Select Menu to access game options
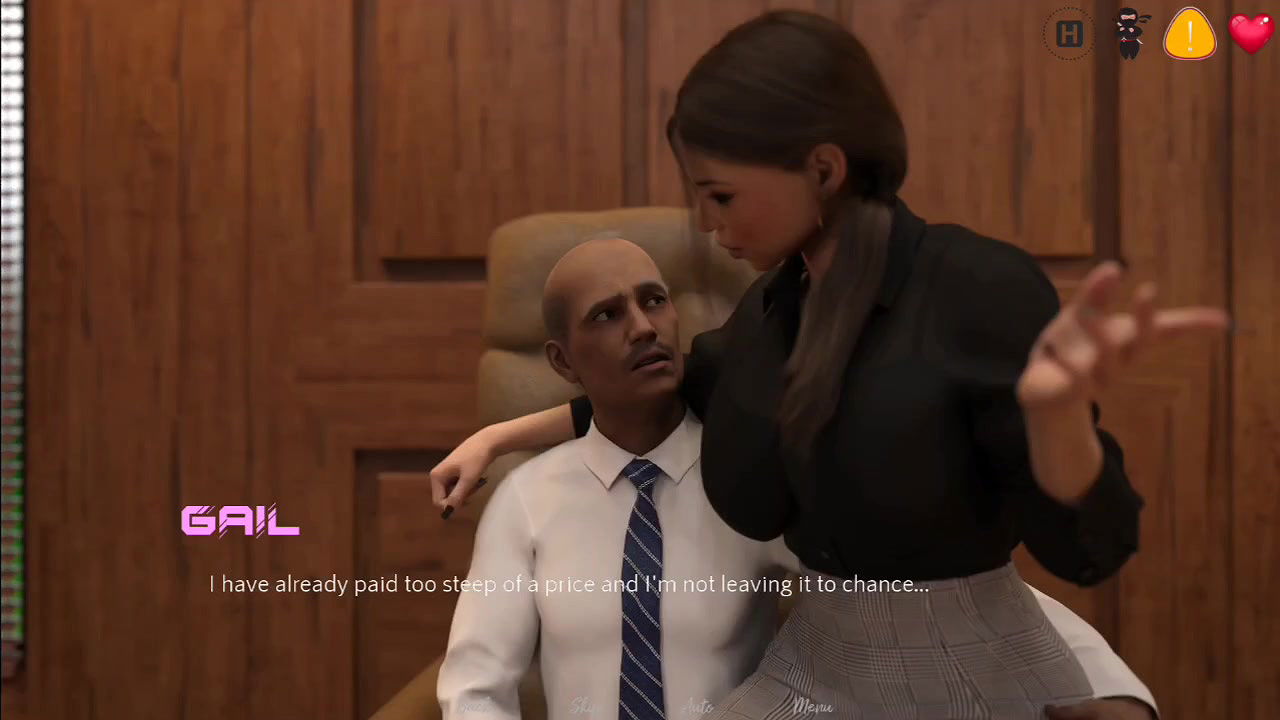Viewport: 1280px width, 720px height. coord(812,705)
